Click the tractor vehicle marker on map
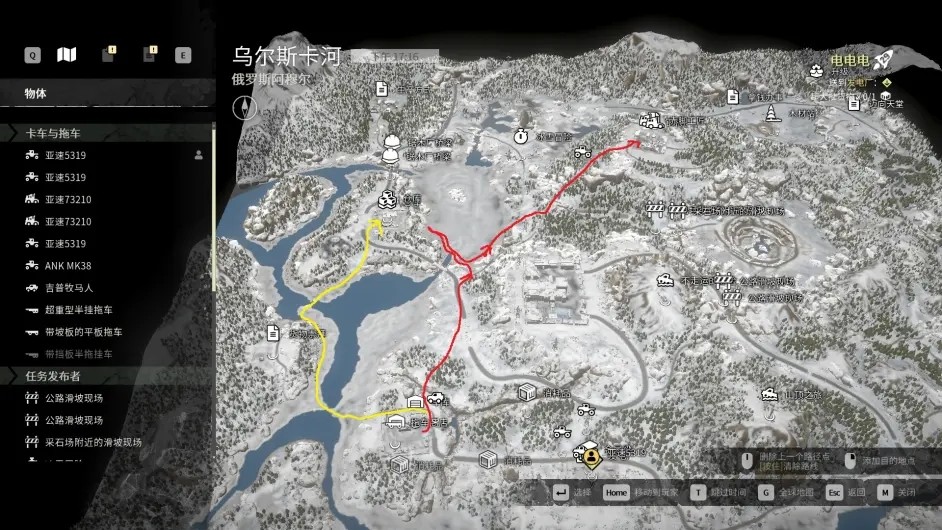Screen dimensions: 942x530 tap(582, 153)
